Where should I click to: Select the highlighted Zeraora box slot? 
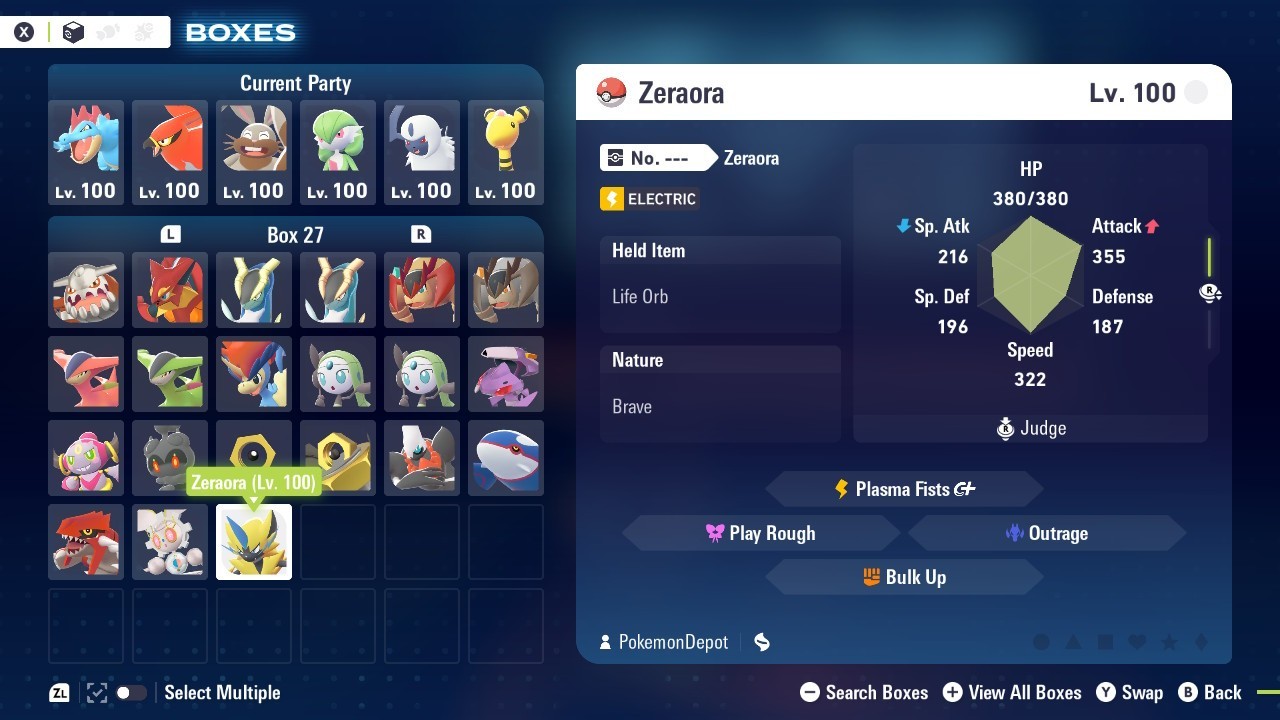[x=254, y=542]
